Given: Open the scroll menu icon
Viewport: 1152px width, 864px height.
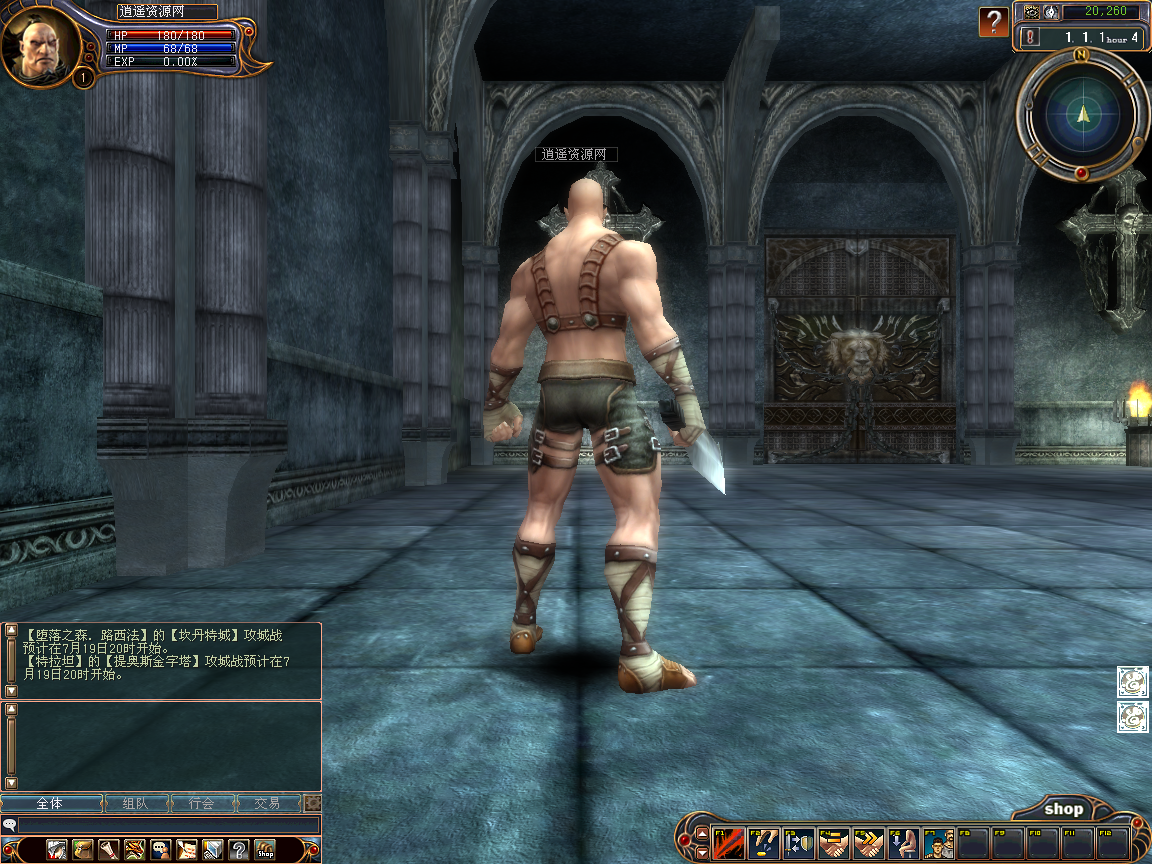Looking at the screenshot, I should (109, 849).
